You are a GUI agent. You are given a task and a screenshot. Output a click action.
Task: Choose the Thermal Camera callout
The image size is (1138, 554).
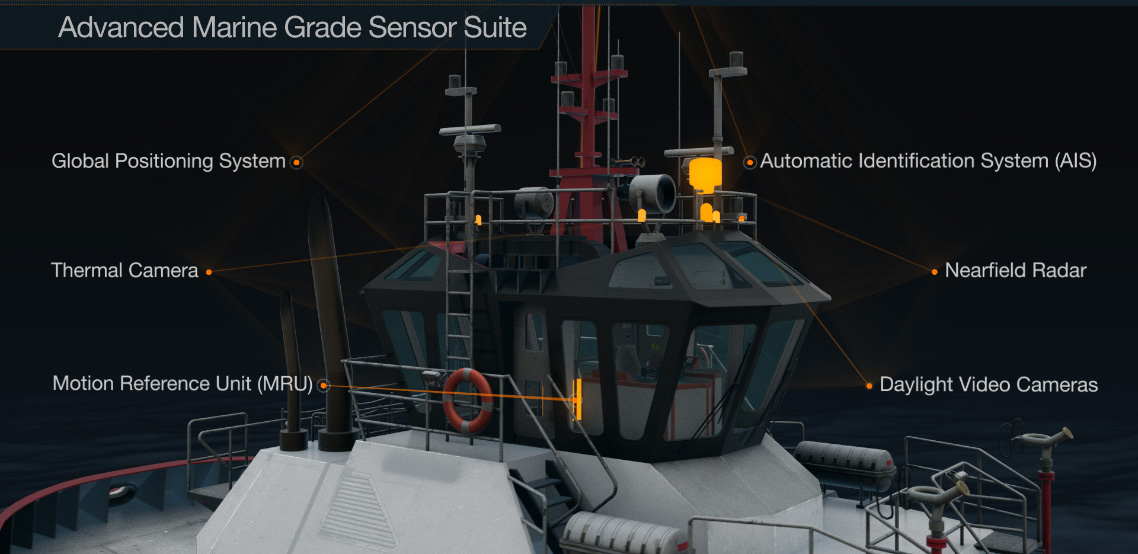pyautogui.click(x=125, y=270)
